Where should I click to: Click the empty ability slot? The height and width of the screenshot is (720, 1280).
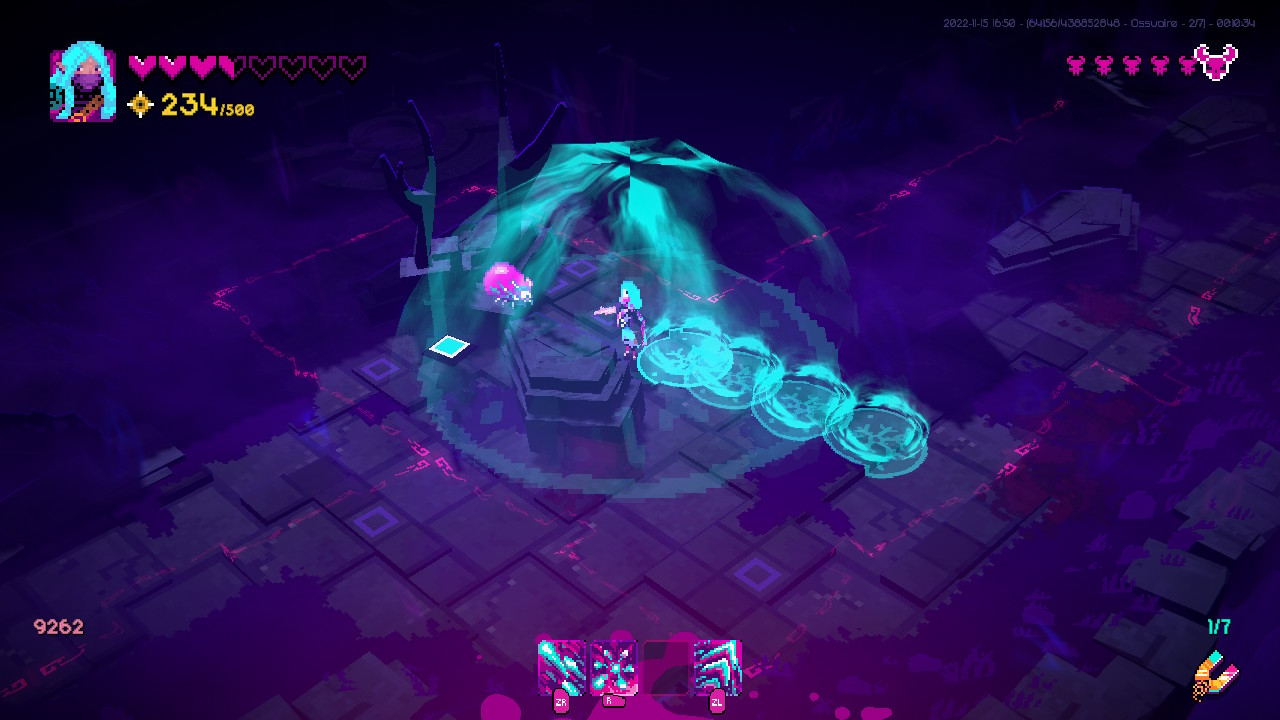click(x=665, y=666)
